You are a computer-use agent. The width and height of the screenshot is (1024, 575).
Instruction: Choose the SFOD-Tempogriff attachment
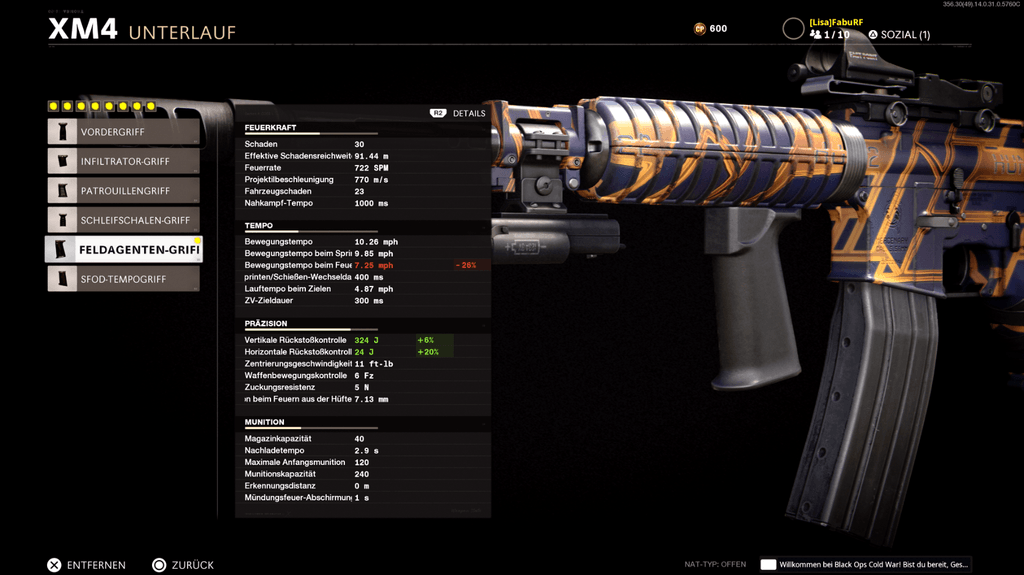[x=123, y=279]
